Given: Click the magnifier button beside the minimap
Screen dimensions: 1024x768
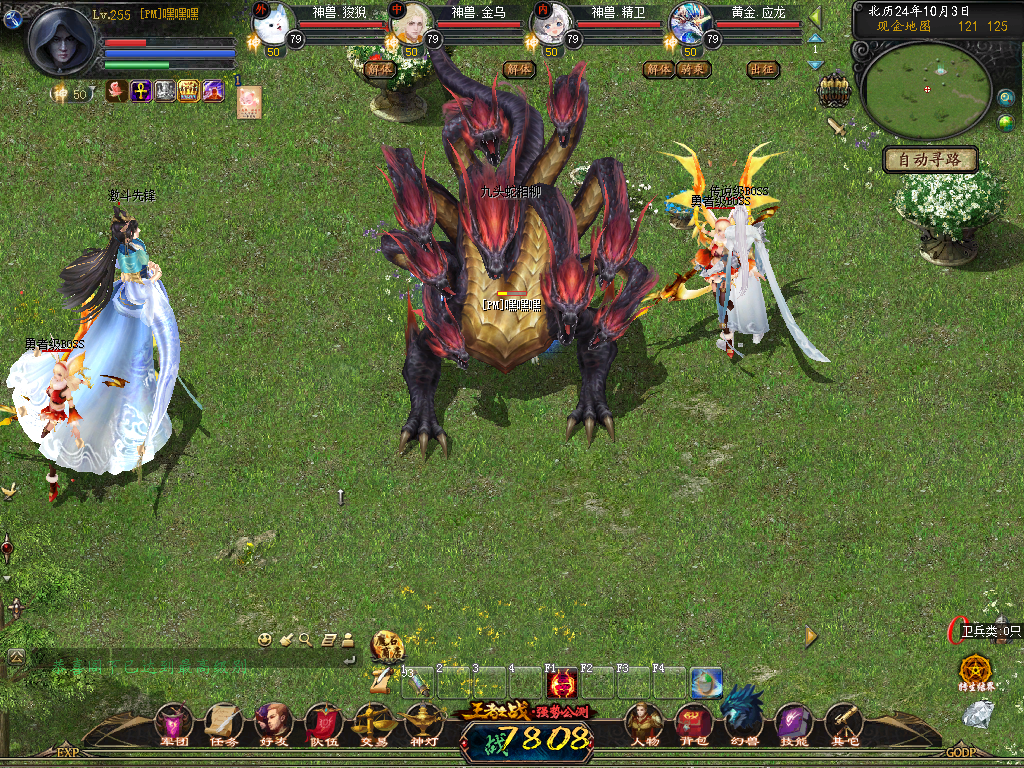Looking at the screenshot, I should click(x=1006, y=97).
